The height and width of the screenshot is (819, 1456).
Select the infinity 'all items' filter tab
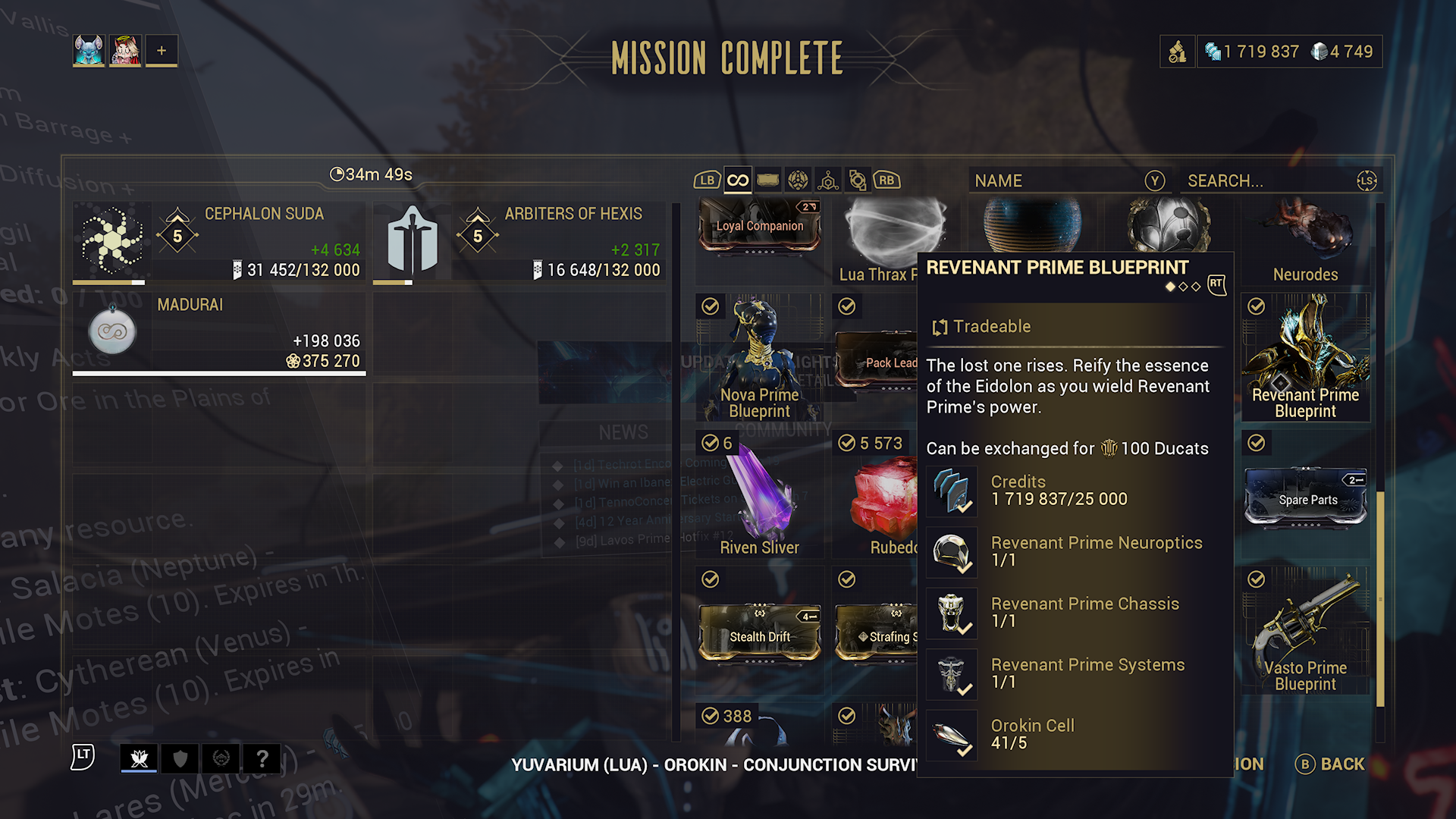pyautogui.click(x=737, y=180)
